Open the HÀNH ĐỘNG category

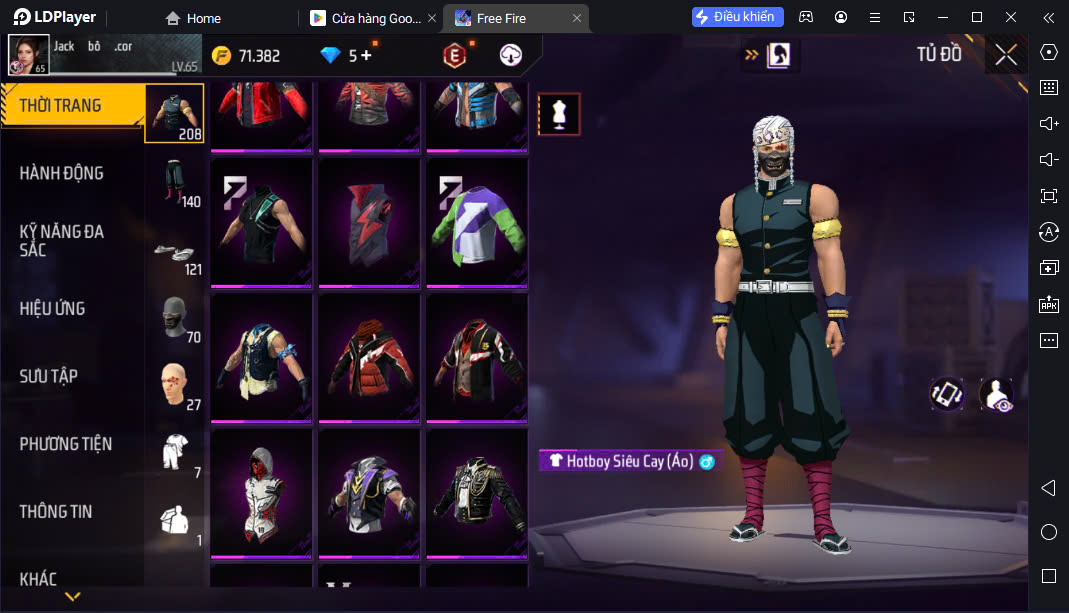point(62,173)
